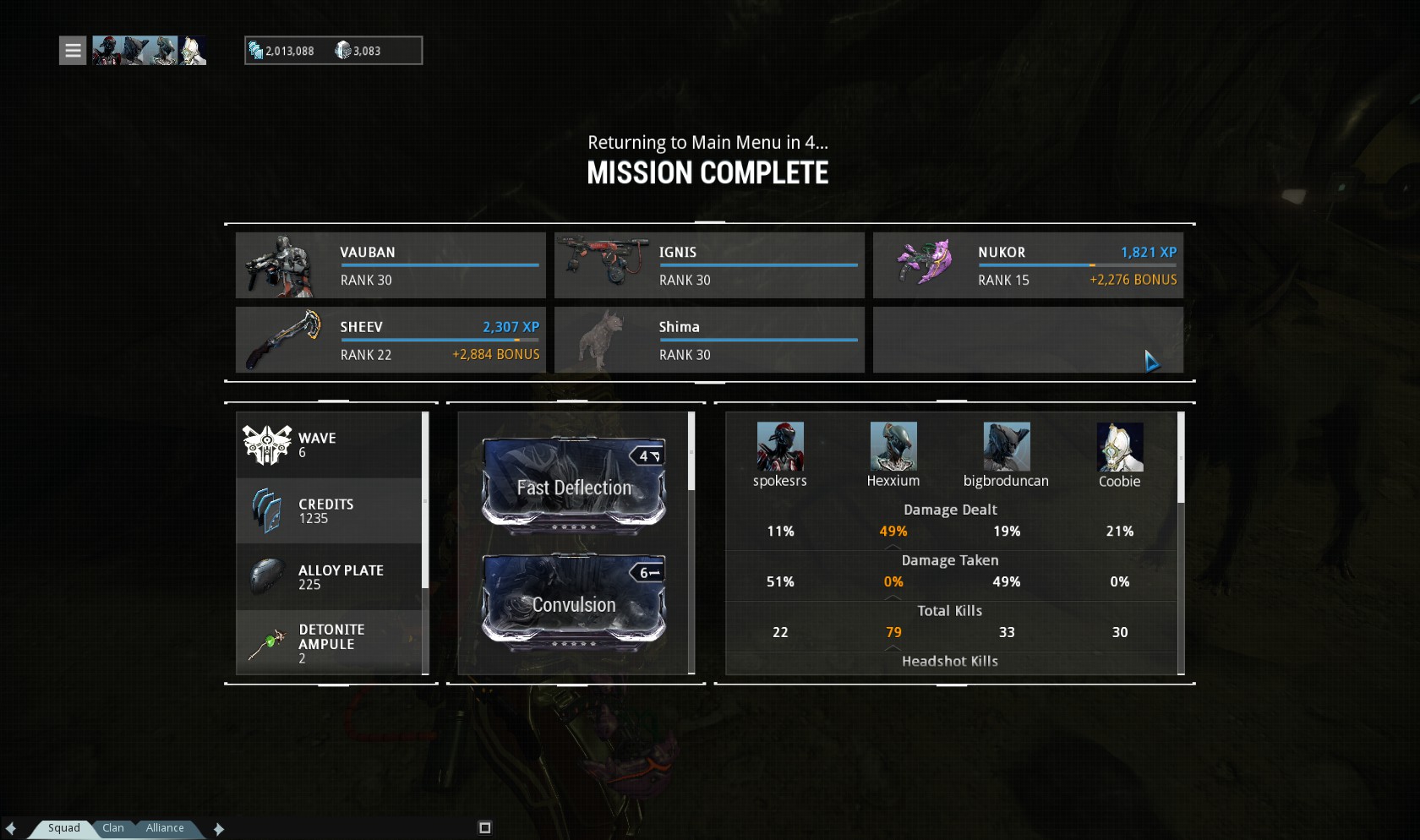The height and width of the screenshot is (840, 1420).
Task: Switch to the Squad chat tab
Action: click(x=64, y=828)
